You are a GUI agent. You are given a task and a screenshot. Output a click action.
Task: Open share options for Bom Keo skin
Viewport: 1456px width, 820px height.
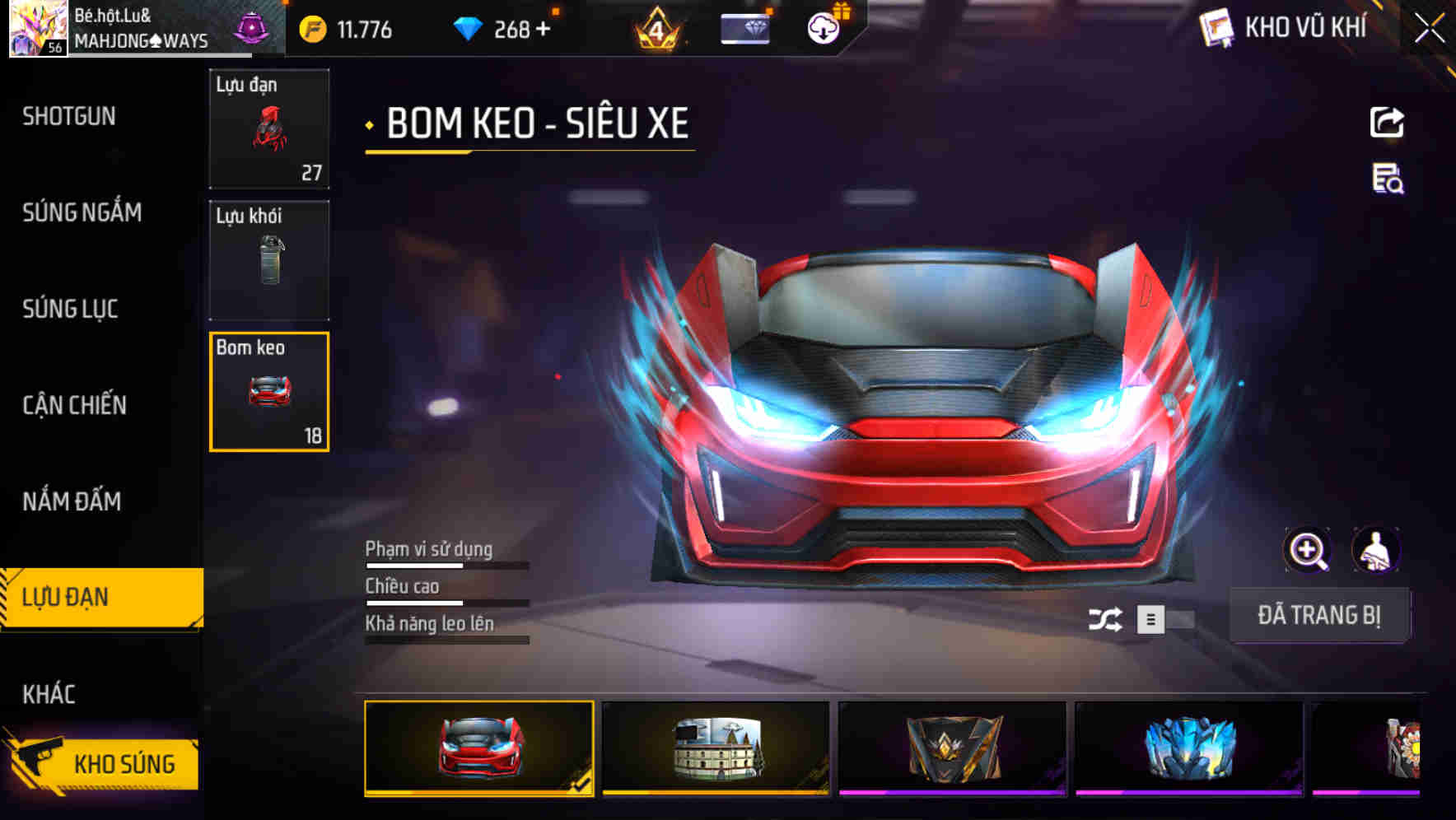(x=1388, y=122)
